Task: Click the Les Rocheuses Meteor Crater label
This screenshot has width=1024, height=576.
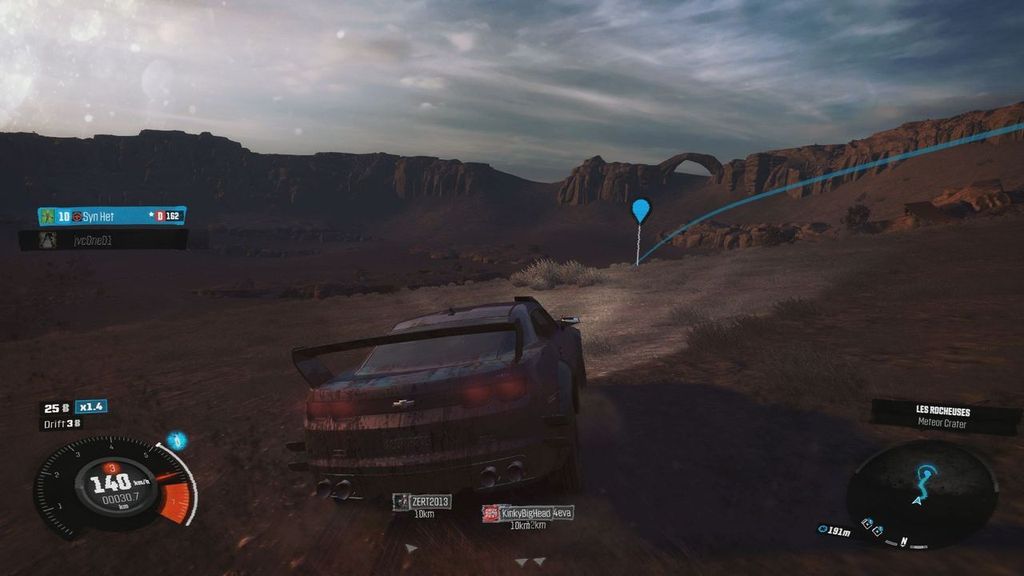Action: click(x=943, y=416)
